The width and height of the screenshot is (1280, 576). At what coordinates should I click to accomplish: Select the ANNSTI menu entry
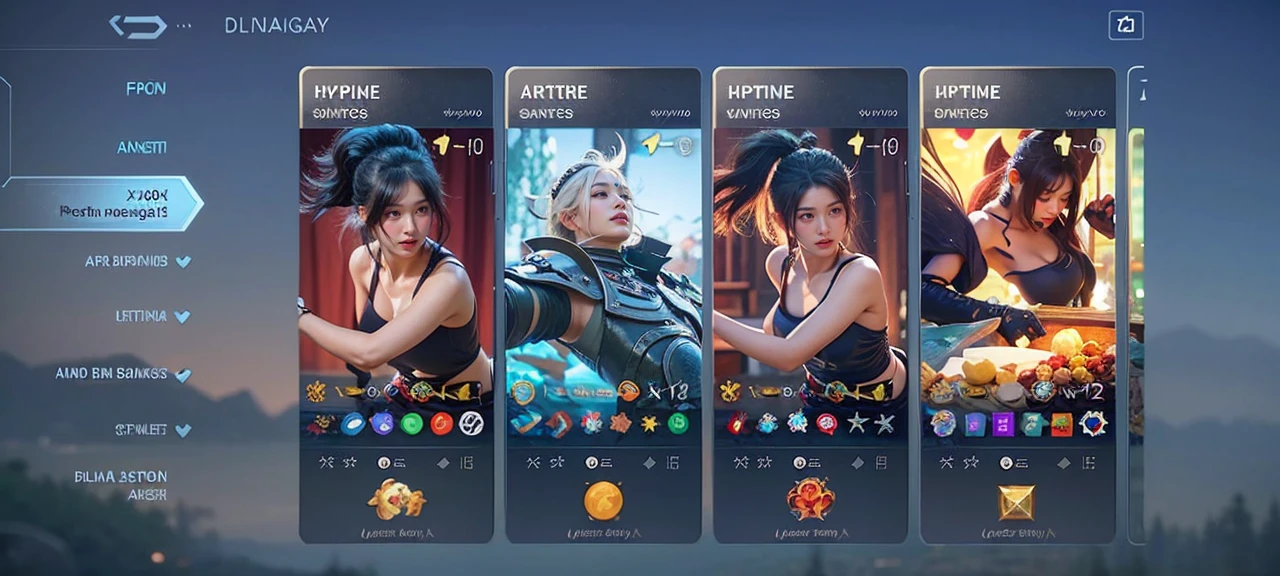click(141, 147)
